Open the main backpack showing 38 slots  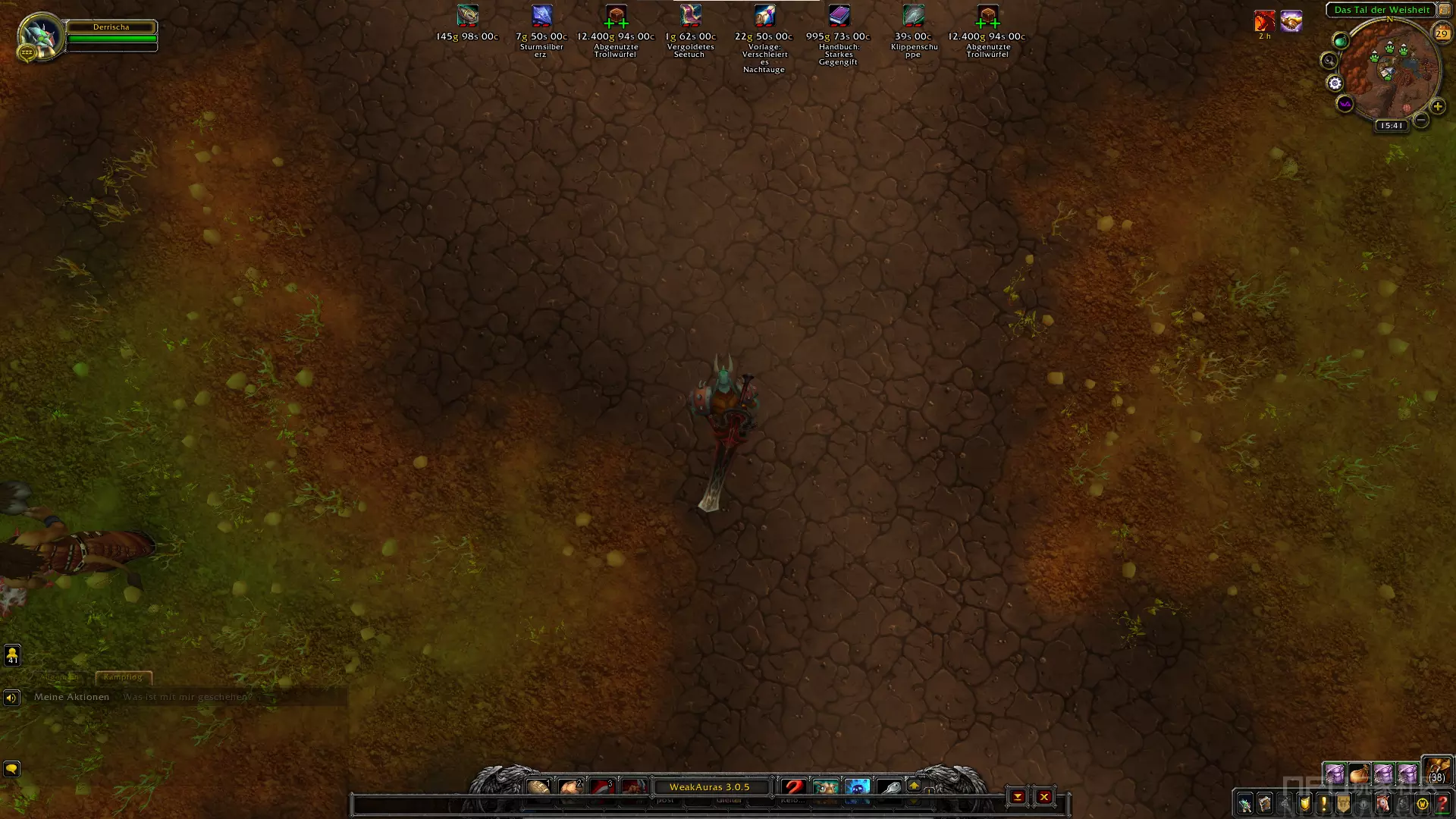pos(1436,770)
